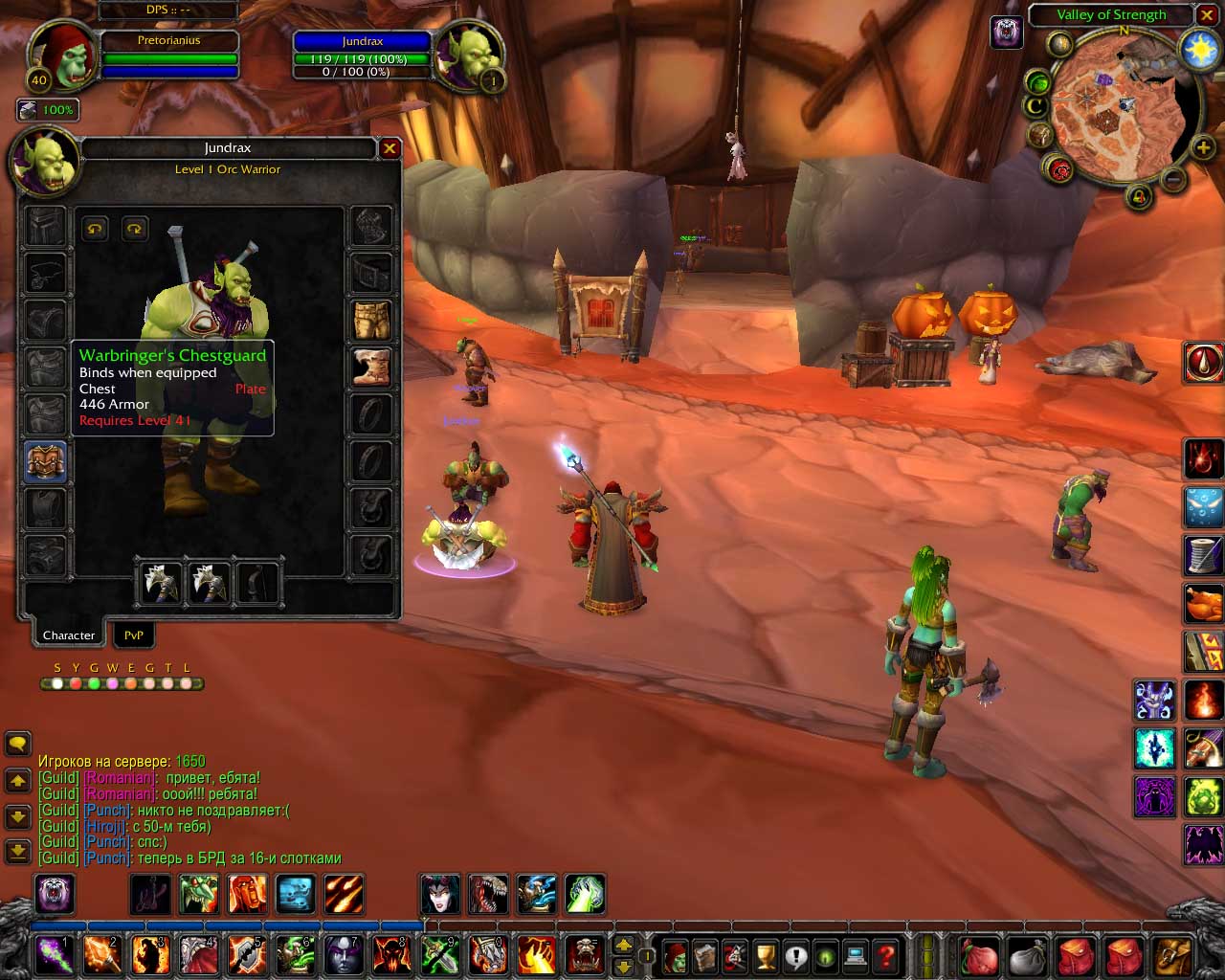Screen dimensions: 1225x980
Task: Page the action bar up
Action: pyautogui.click(x=623, y=946)
